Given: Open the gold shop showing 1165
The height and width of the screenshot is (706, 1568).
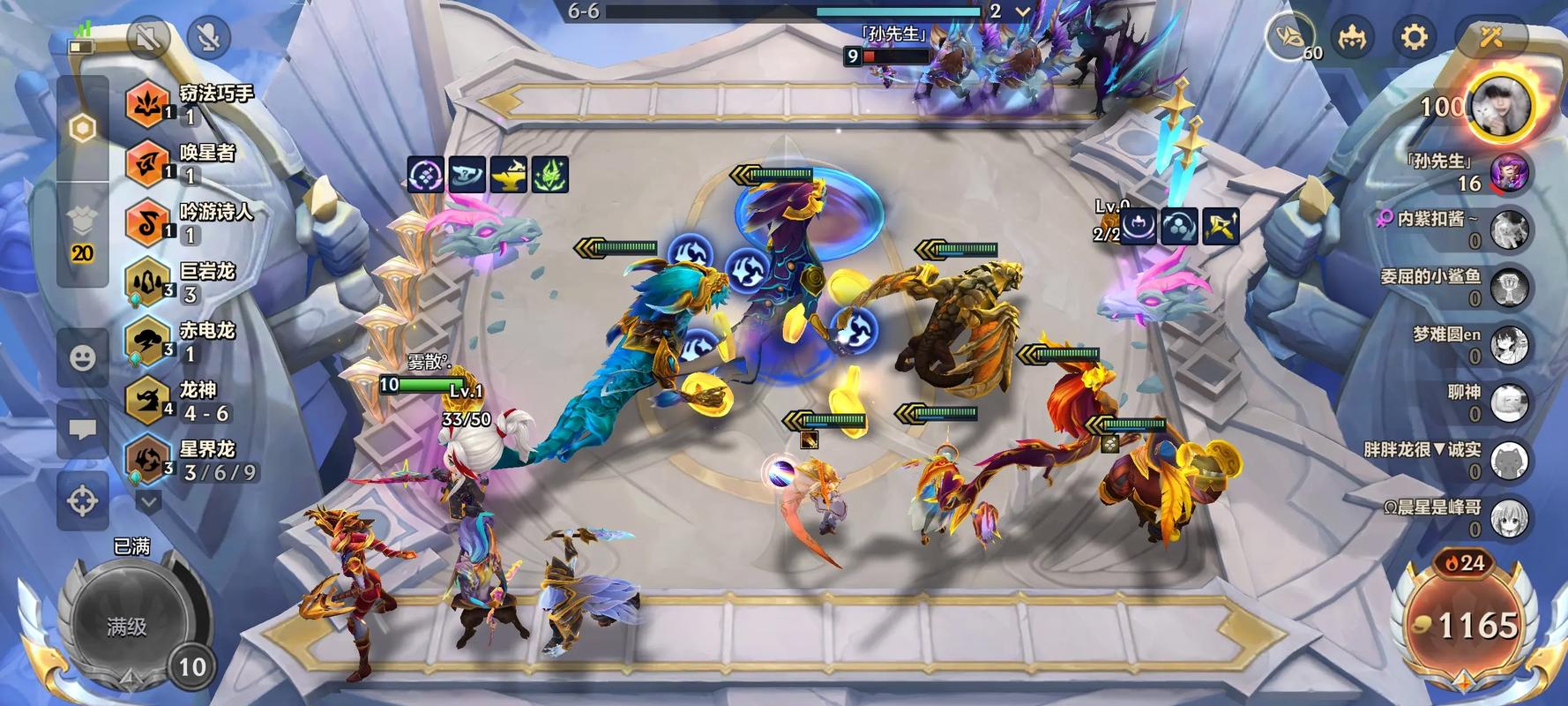Looking at the screenshot, I should pyautogui.click(x=1464, y=625).
